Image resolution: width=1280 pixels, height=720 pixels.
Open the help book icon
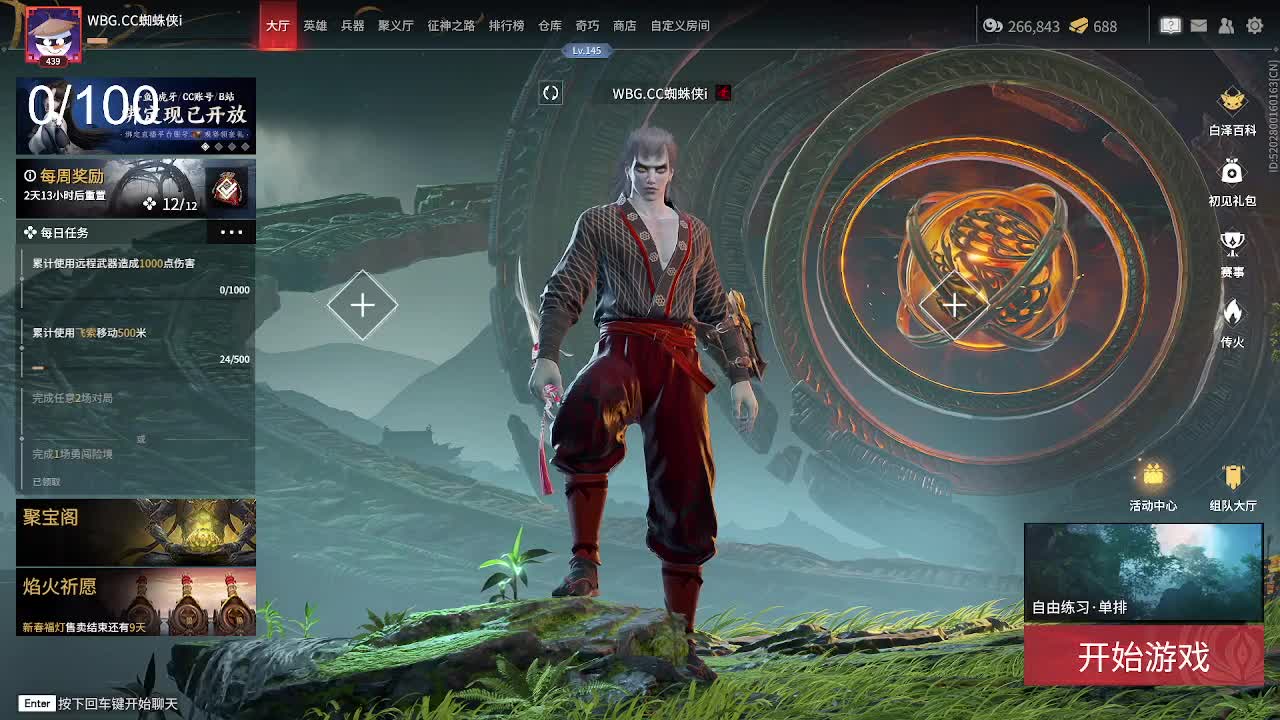pyautogui.click(x=1170, y=25)
